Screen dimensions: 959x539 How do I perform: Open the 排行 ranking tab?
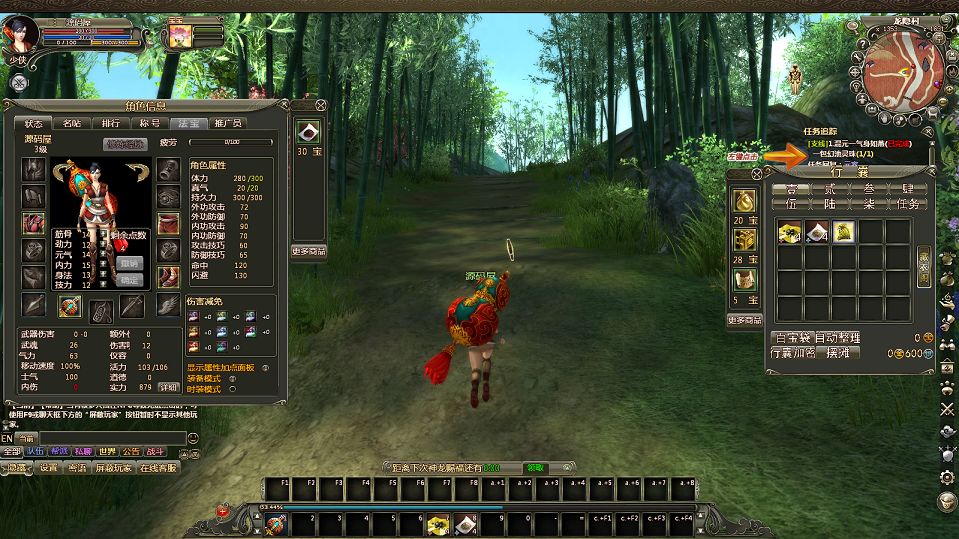(110, 123)
